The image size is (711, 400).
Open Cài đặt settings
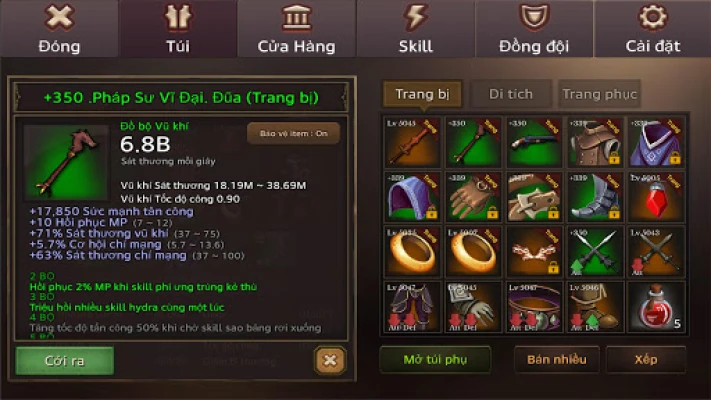tap(652, 29)
